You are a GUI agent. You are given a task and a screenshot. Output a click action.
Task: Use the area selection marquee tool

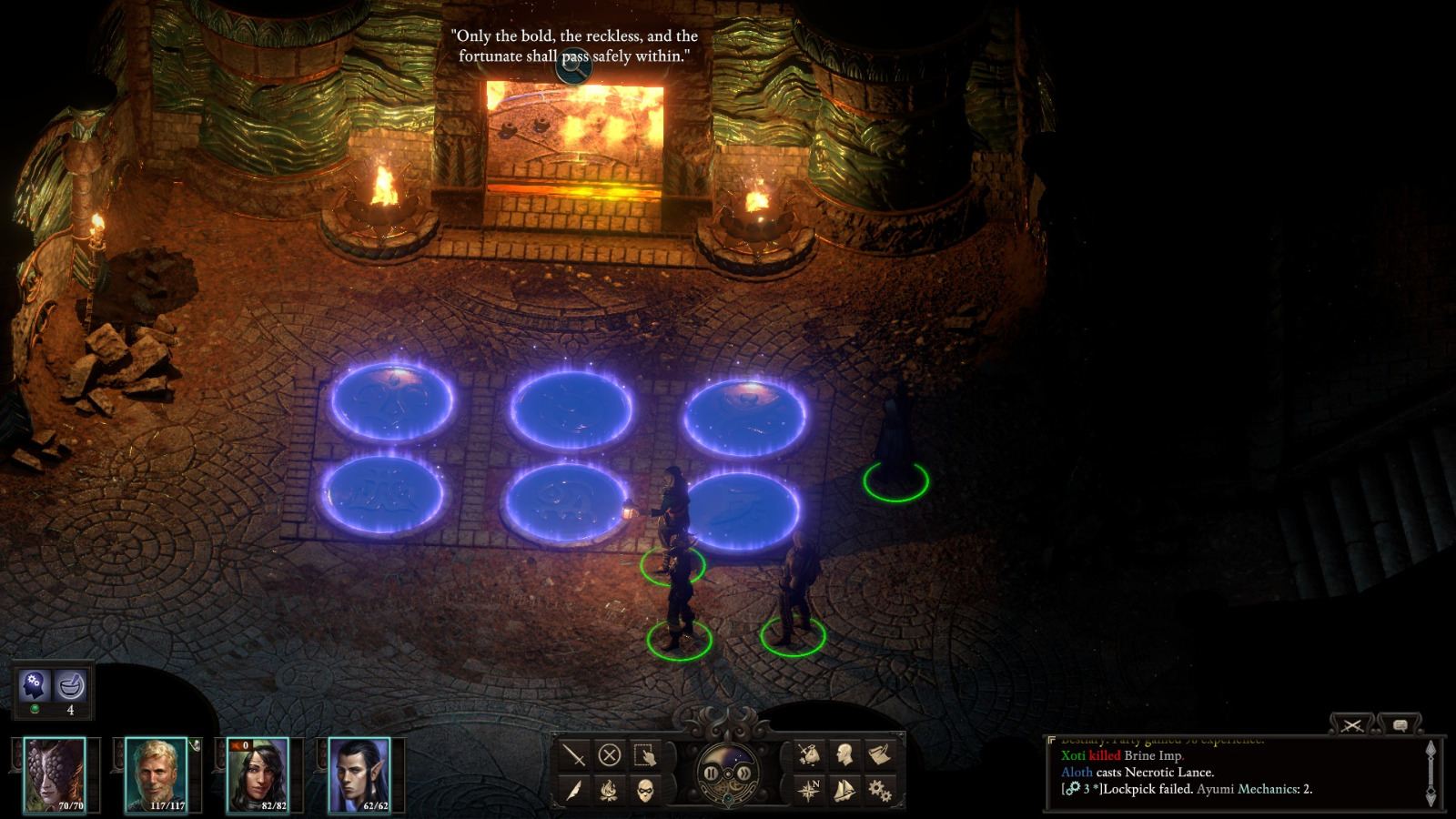click(x=646, y=755)
